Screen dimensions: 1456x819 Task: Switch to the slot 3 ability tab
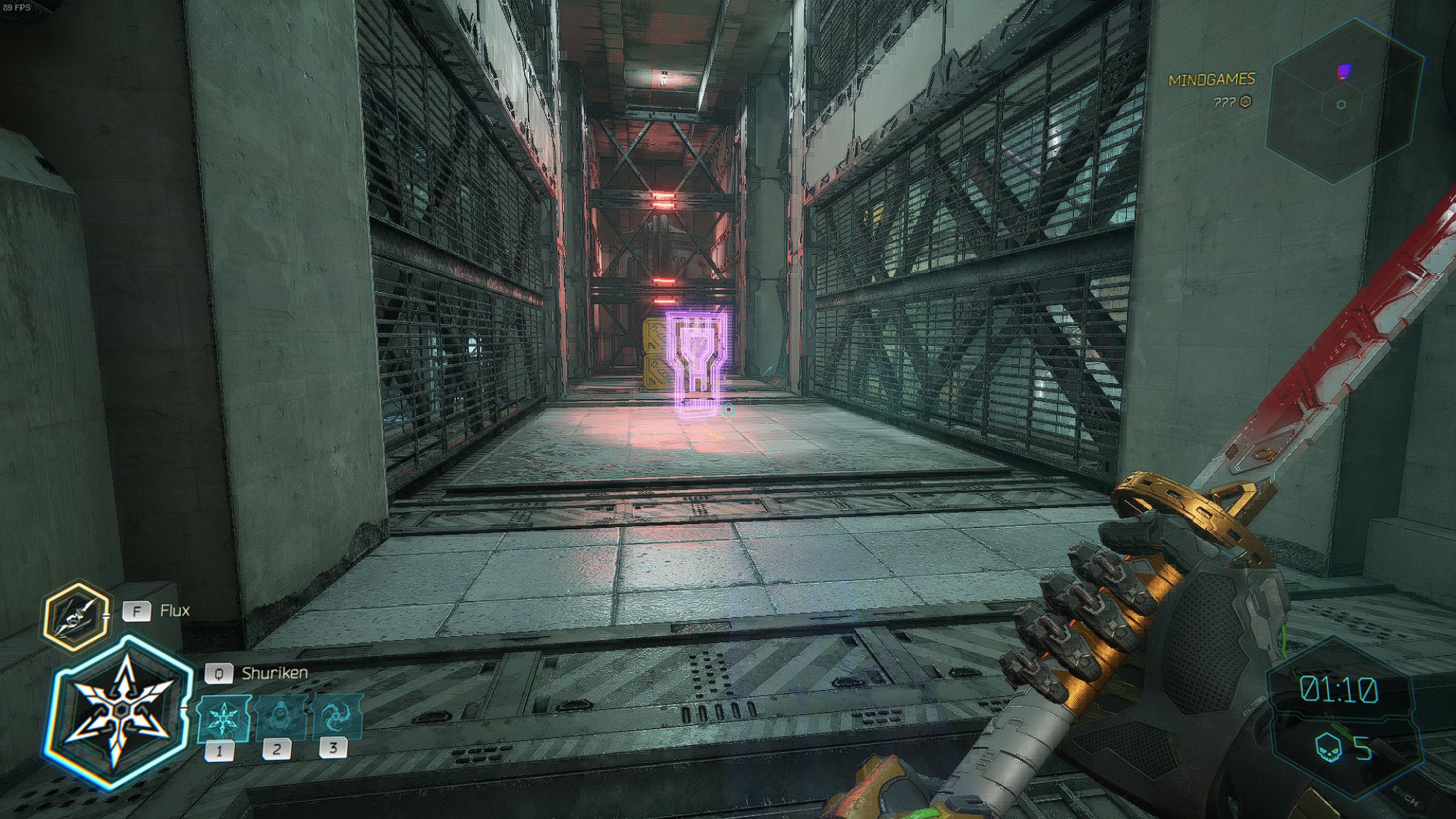pyautogui.click(x=331, y=746)
